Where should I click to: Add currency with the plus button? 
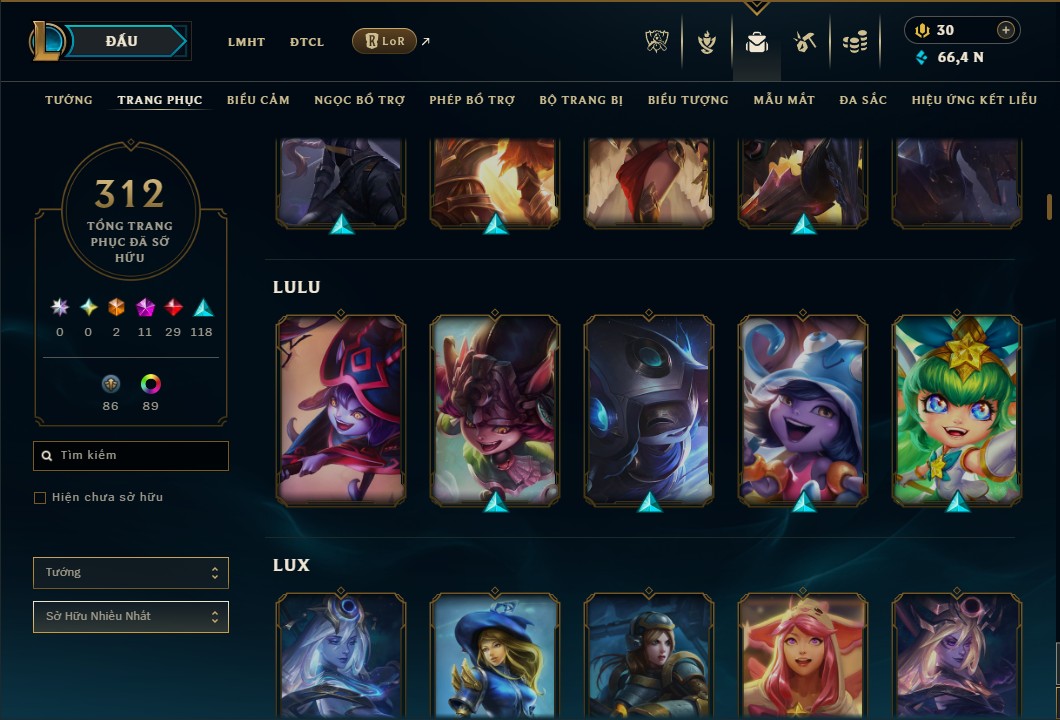pyautogui.click(x=1006, y=30)
